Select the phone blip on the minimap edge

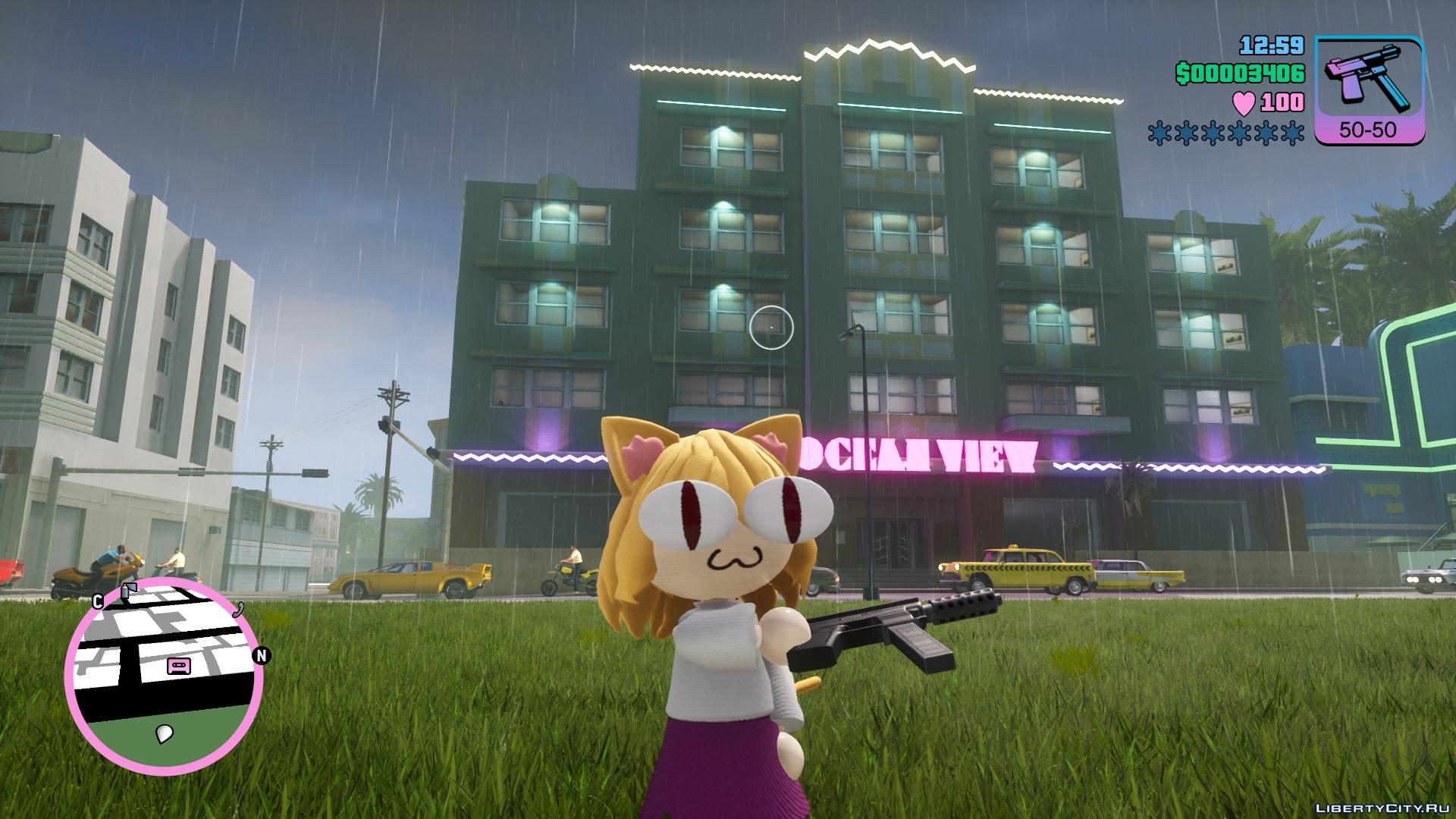[x=239, y=607]
